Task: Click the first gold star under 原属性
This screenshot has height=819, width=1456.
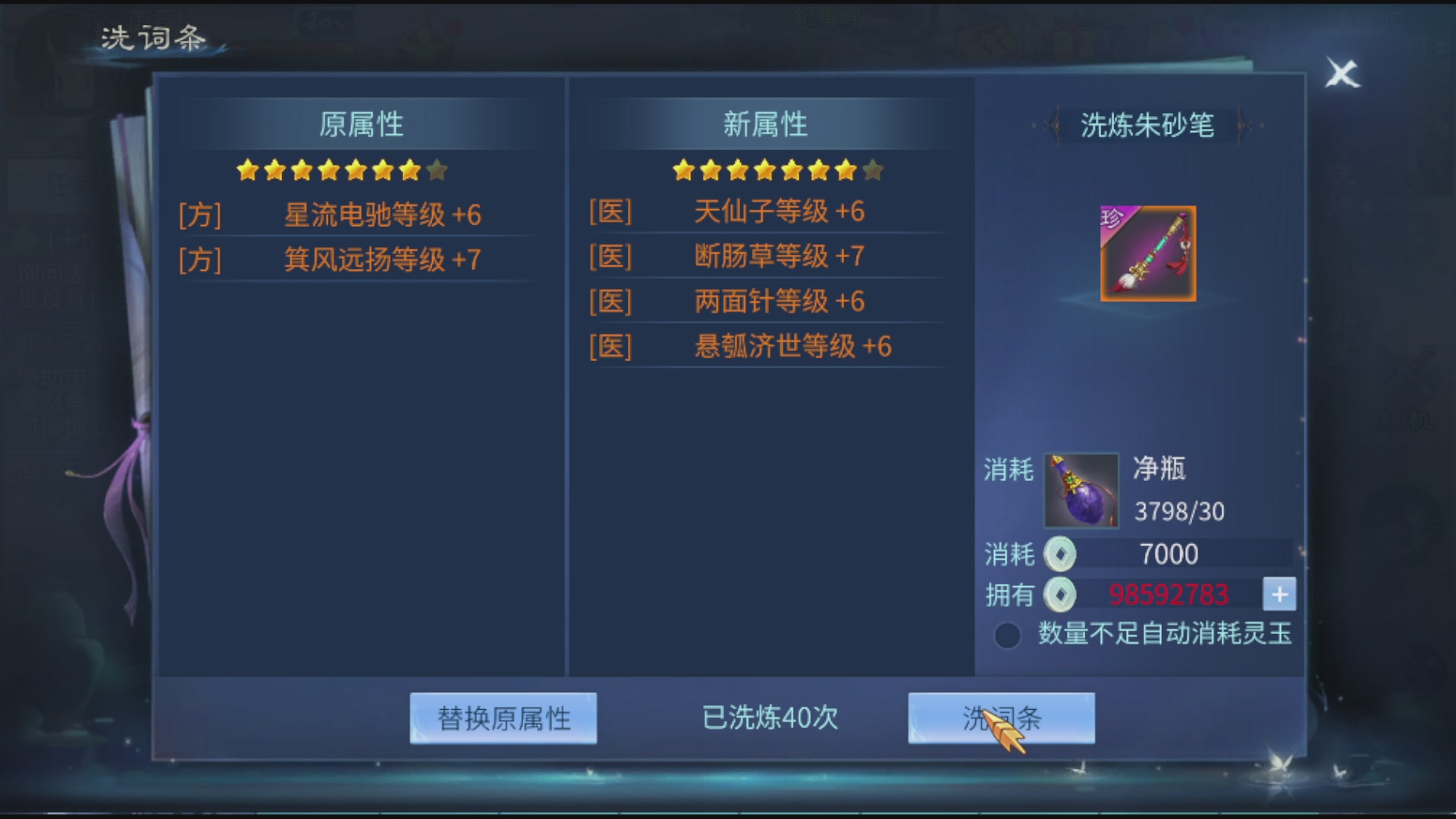Action: pyautogui.click(x=247, y=171)
